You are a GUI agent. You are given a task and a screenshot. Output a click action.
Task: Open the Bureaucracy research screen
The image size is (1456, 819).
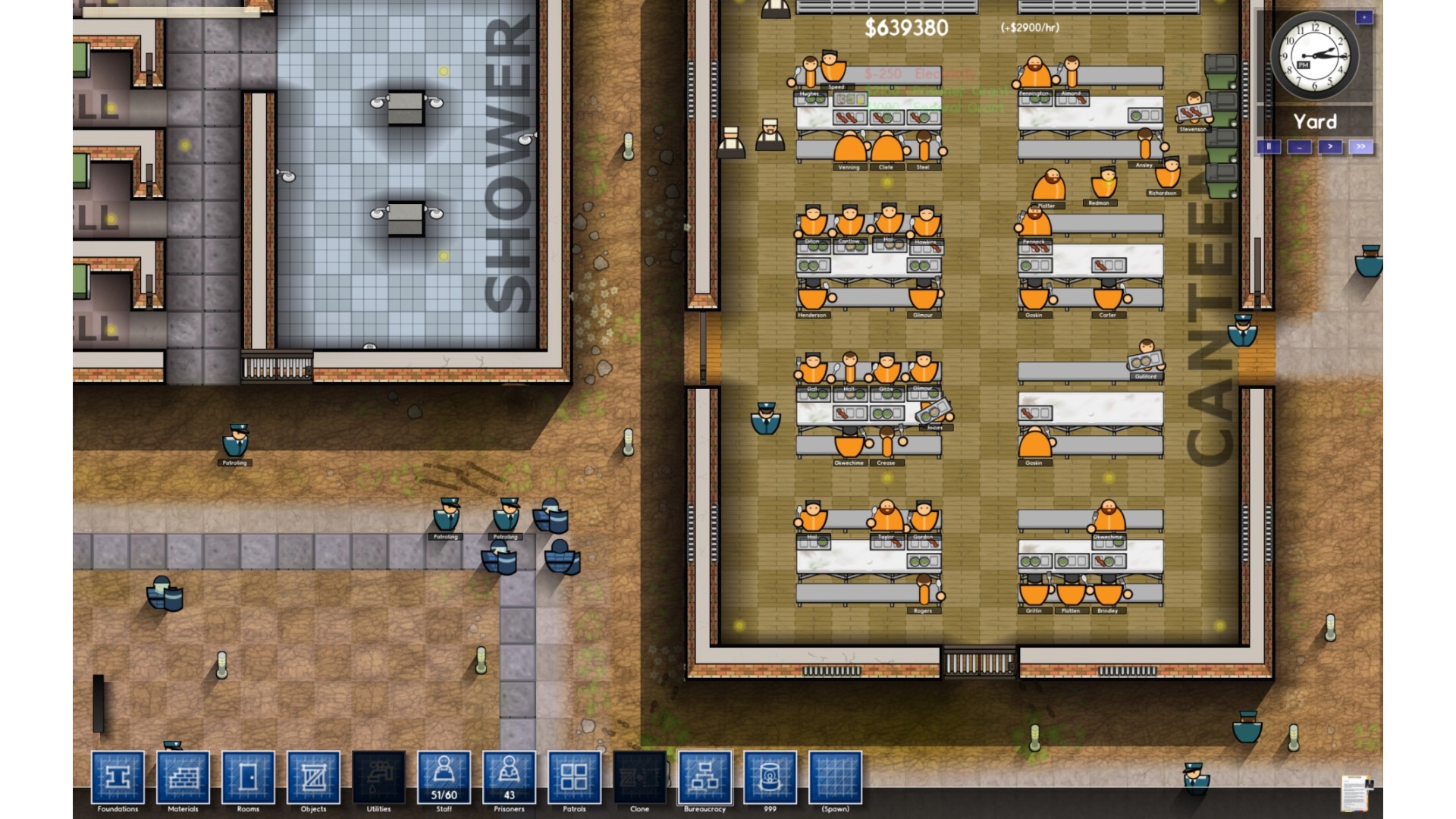coord(704,777)
